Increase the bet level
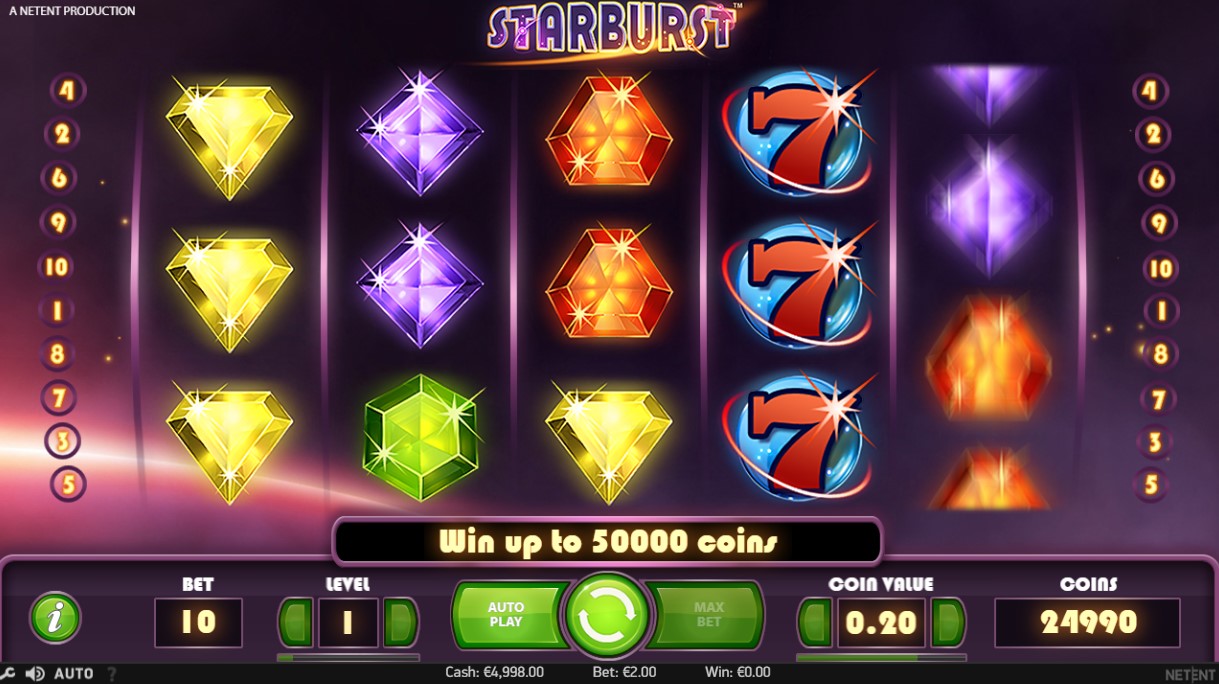 (x=400, y=623)
